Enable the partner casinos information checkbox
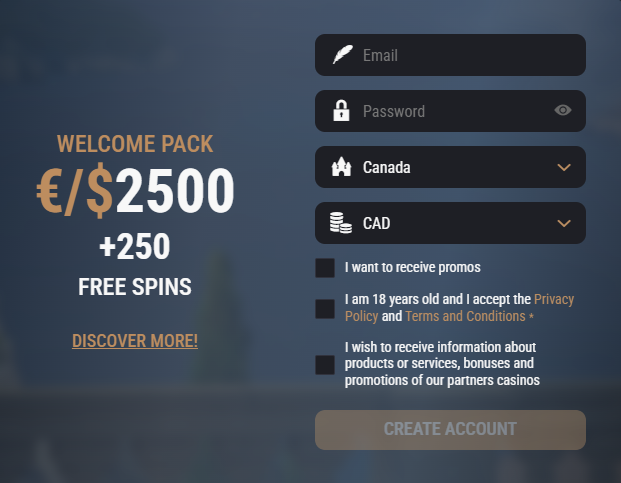The height and width of the screenshot is (483, 621). coord(325,365)
